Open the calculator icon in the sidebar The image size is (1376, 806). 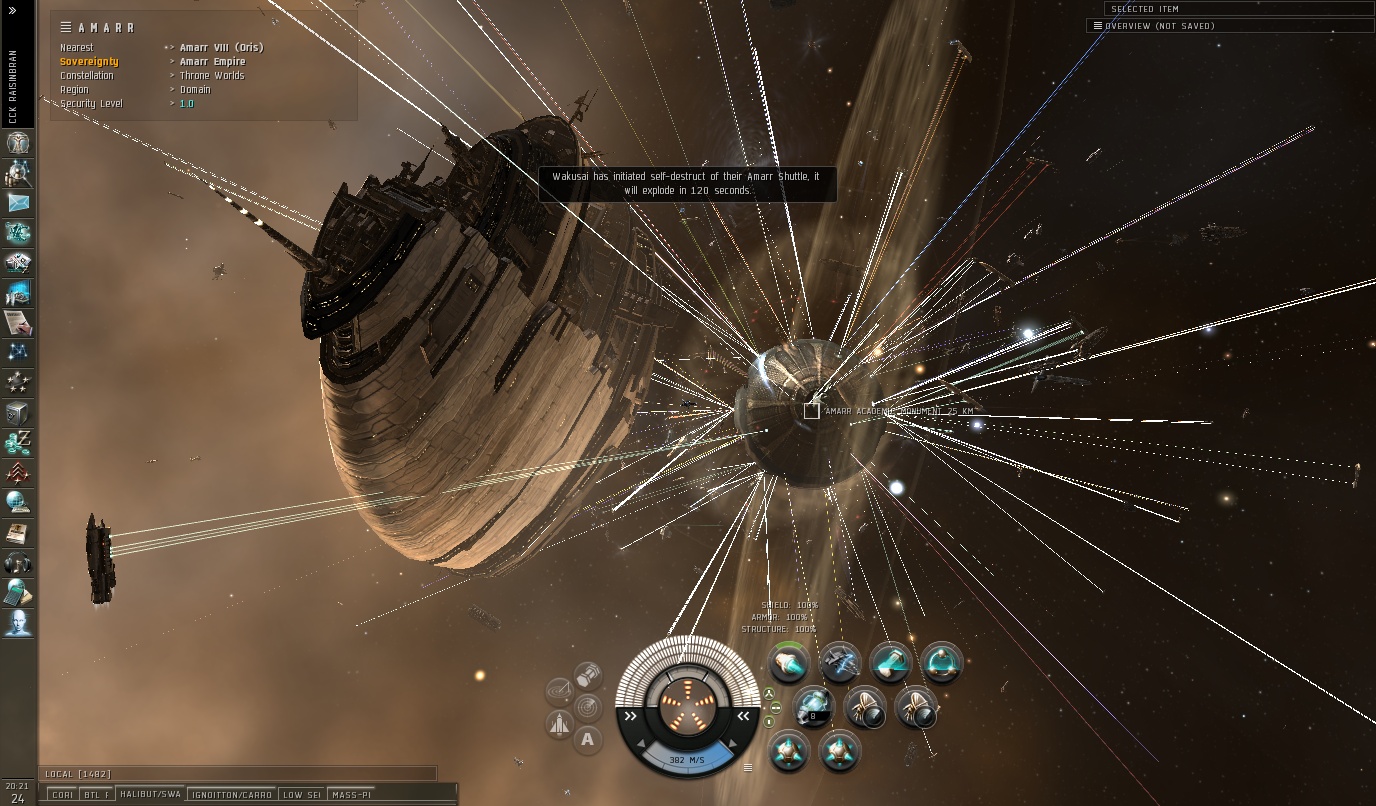18,592
